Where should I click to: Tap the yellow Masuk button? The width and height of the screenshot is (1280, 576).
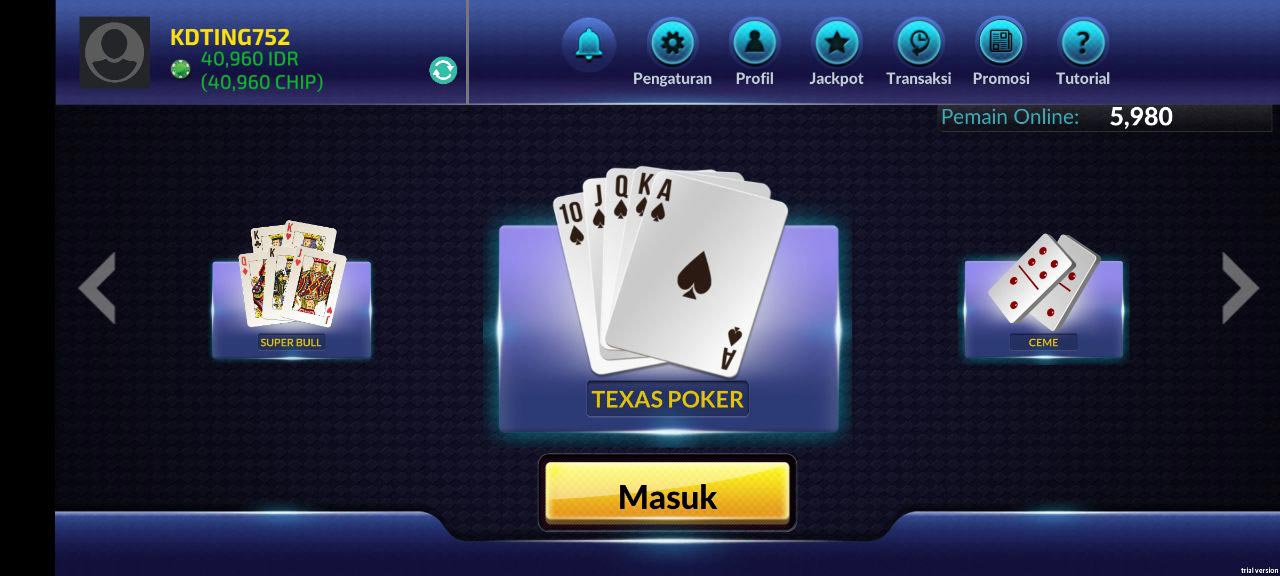coord(667,494)
